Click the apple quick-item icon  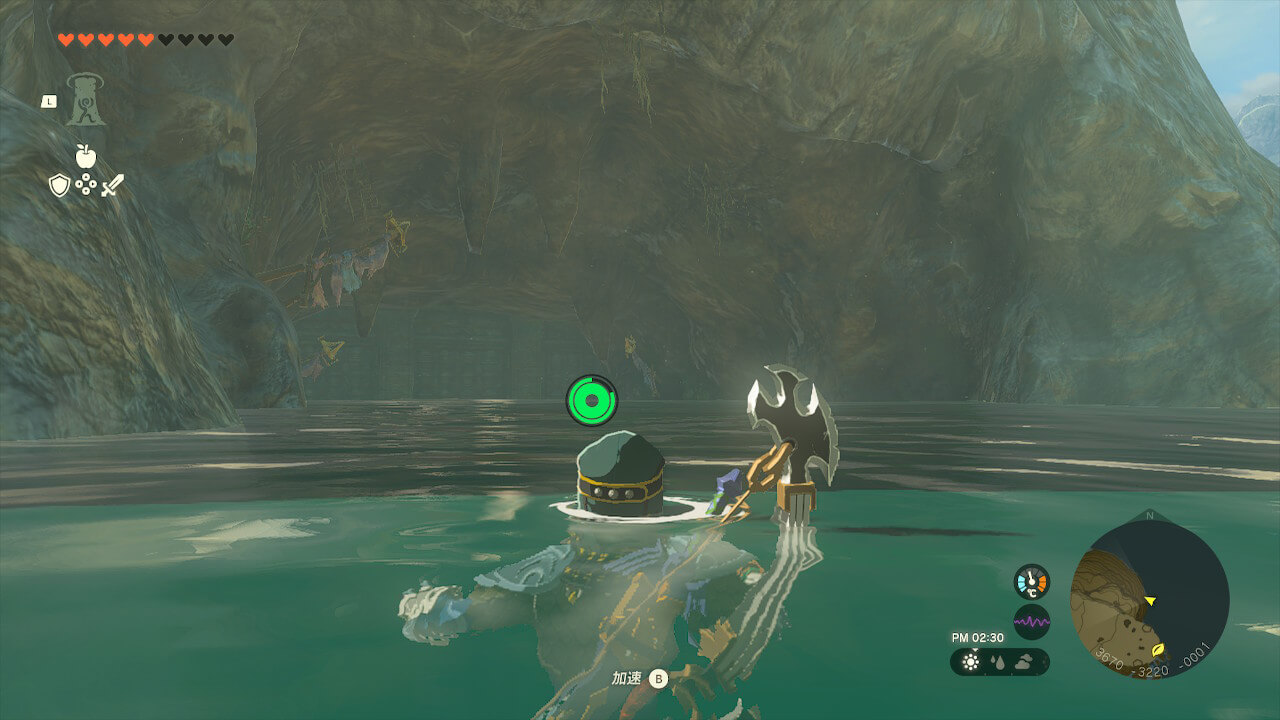click(x=85, y=155)
